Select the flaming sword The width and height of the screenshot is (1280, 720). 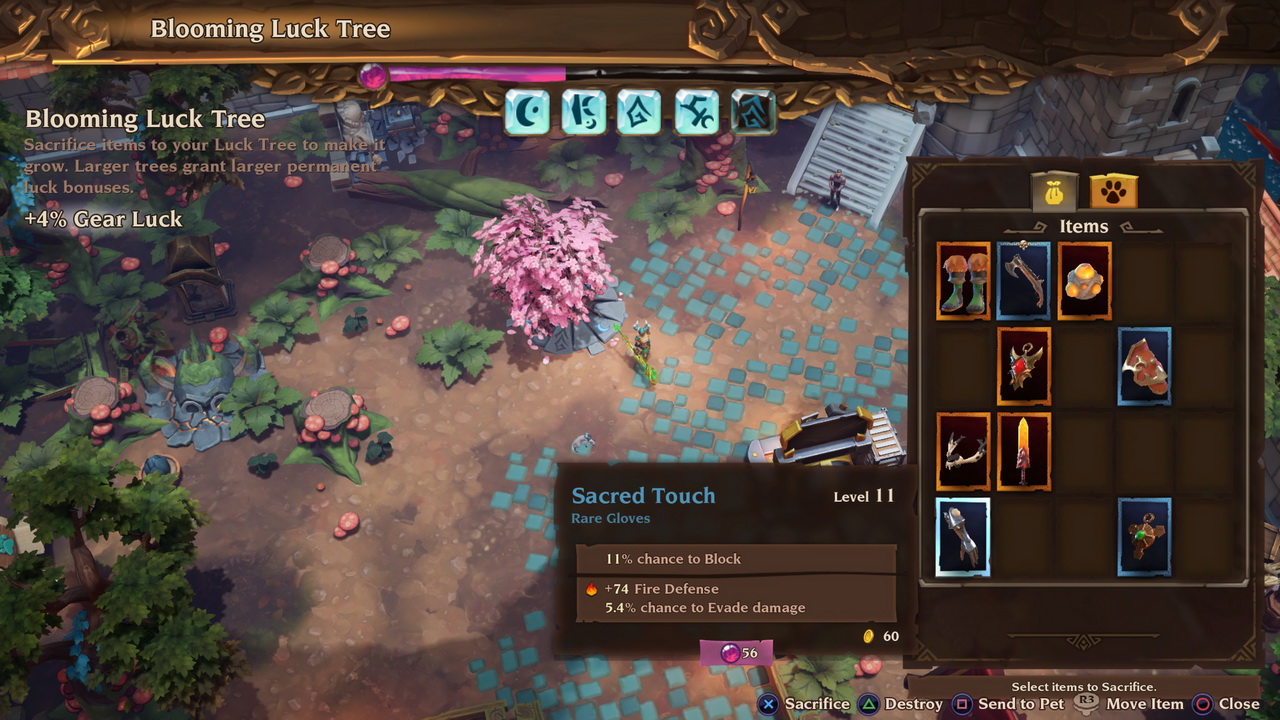[1023, 452]
